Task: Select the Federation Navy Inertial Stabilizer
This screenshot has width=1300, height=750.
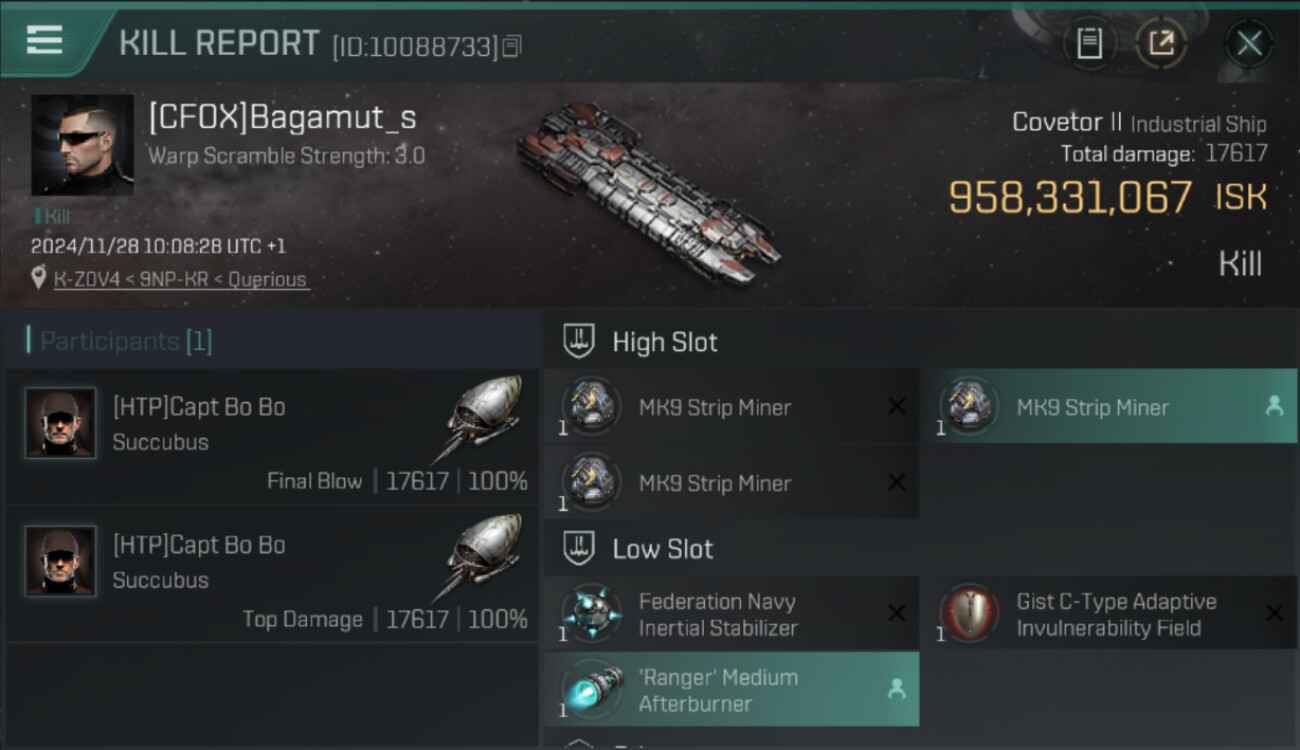Action: coord(730,614)
